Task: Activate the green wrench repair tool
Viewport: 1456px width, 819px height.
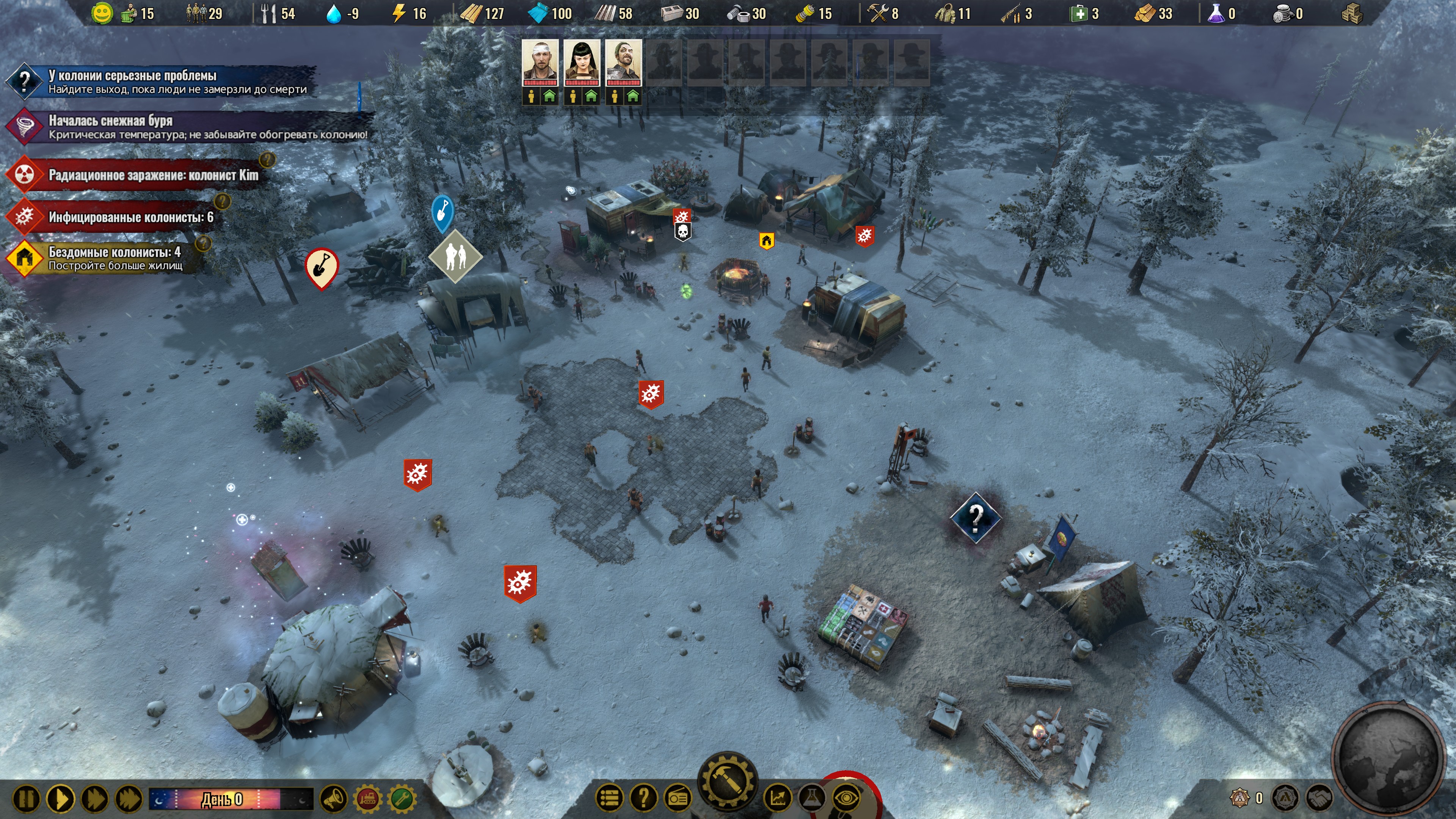Action: tap(402, 799)
